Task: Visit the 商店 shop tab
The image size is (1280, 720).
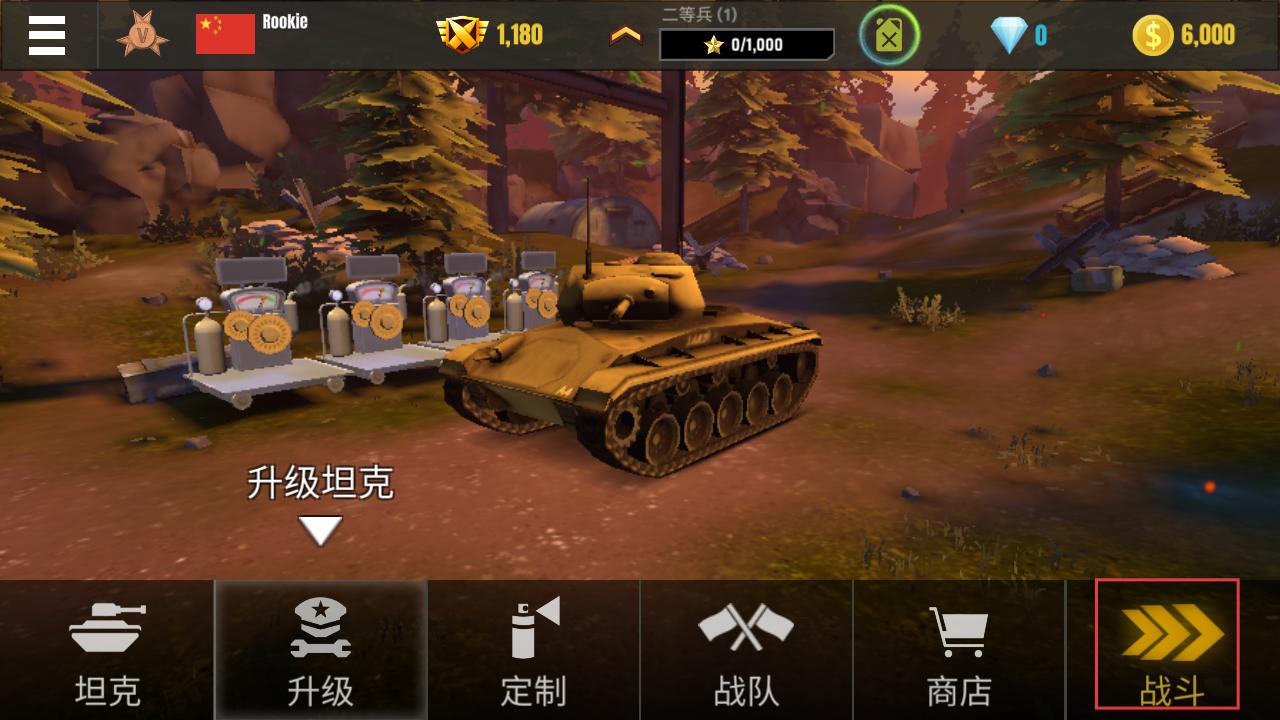Action: 959,650
